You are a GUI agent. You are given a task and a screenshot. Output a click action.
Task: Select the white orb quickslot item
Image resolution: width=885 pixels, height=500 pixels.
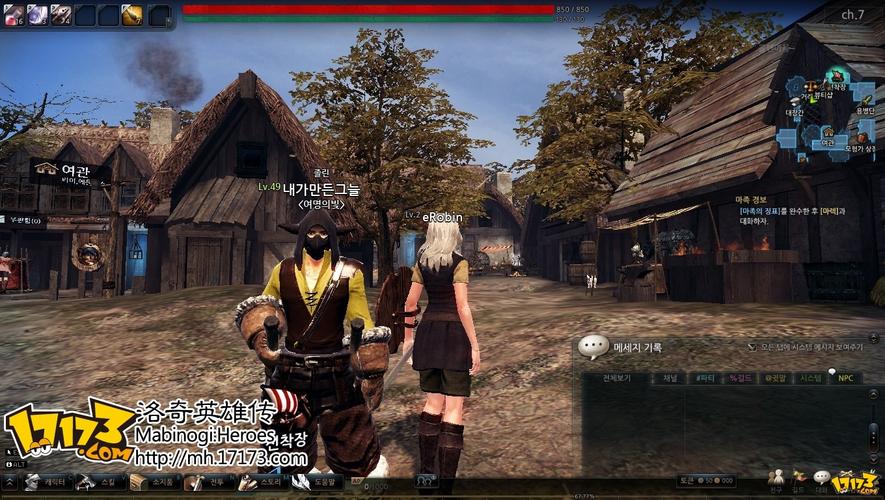coord(37,15)
